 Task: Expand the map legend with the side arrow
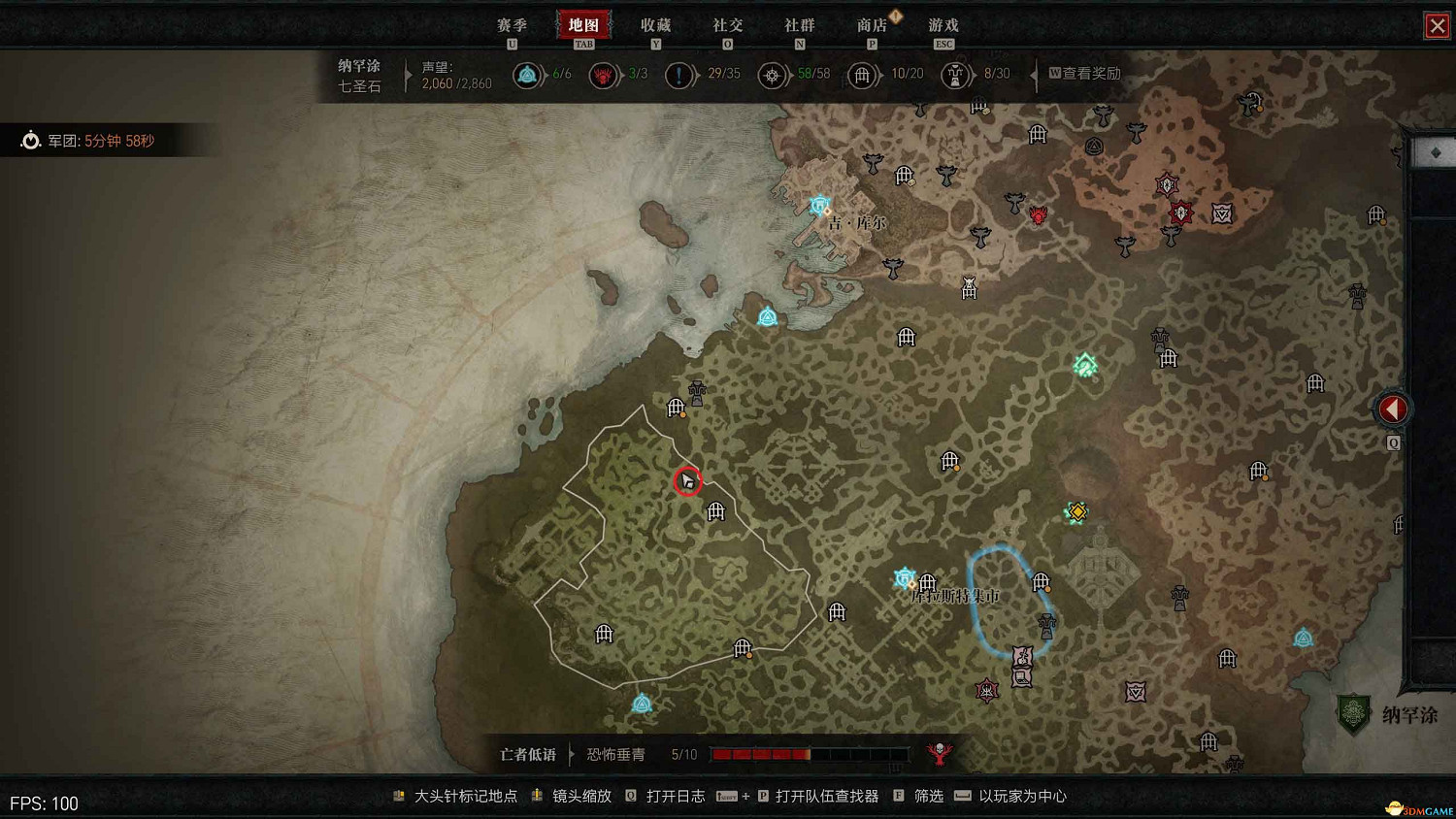coord(1393,409)
